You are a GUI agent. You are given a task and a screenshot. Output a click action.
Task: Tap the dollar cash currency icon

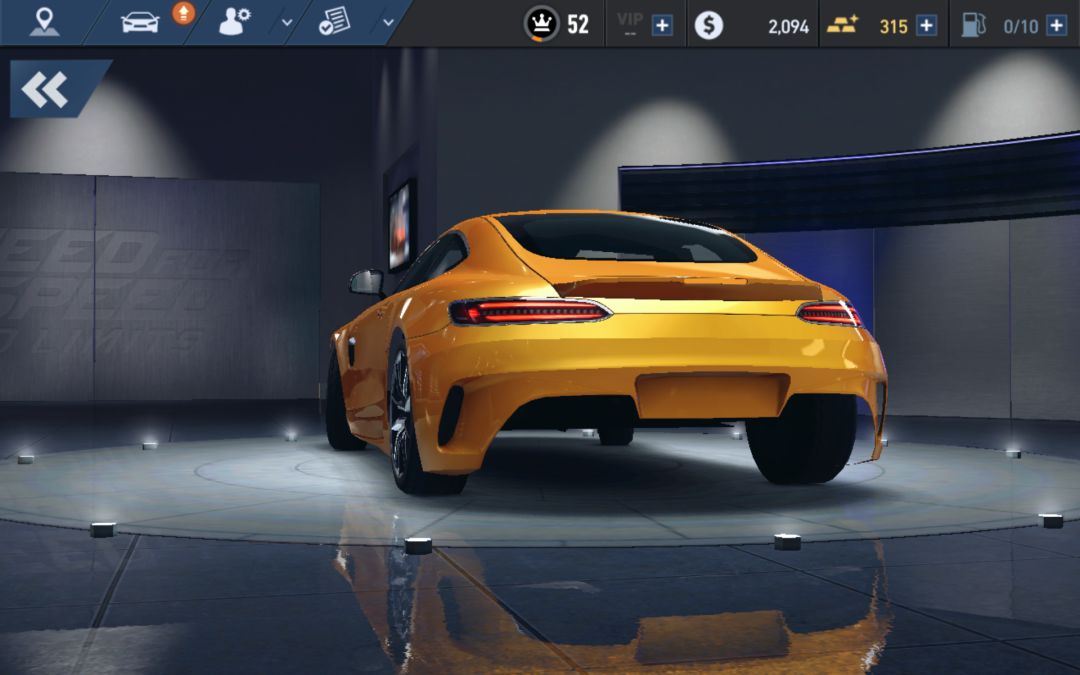pyautogui.click(x=708, y=25)
